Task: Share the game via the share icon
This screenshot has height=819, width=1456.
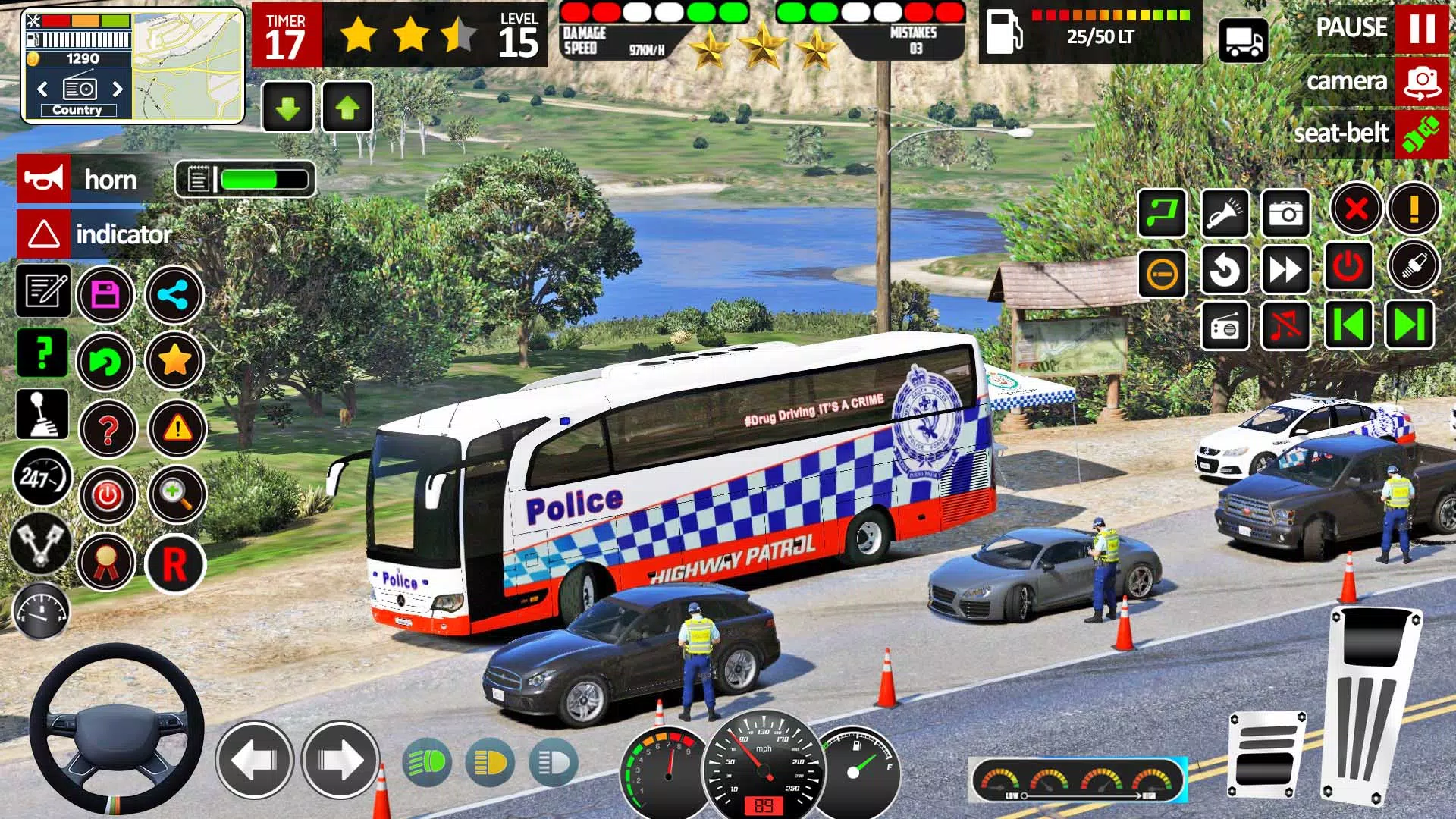Action: click(x=174, y=294)
